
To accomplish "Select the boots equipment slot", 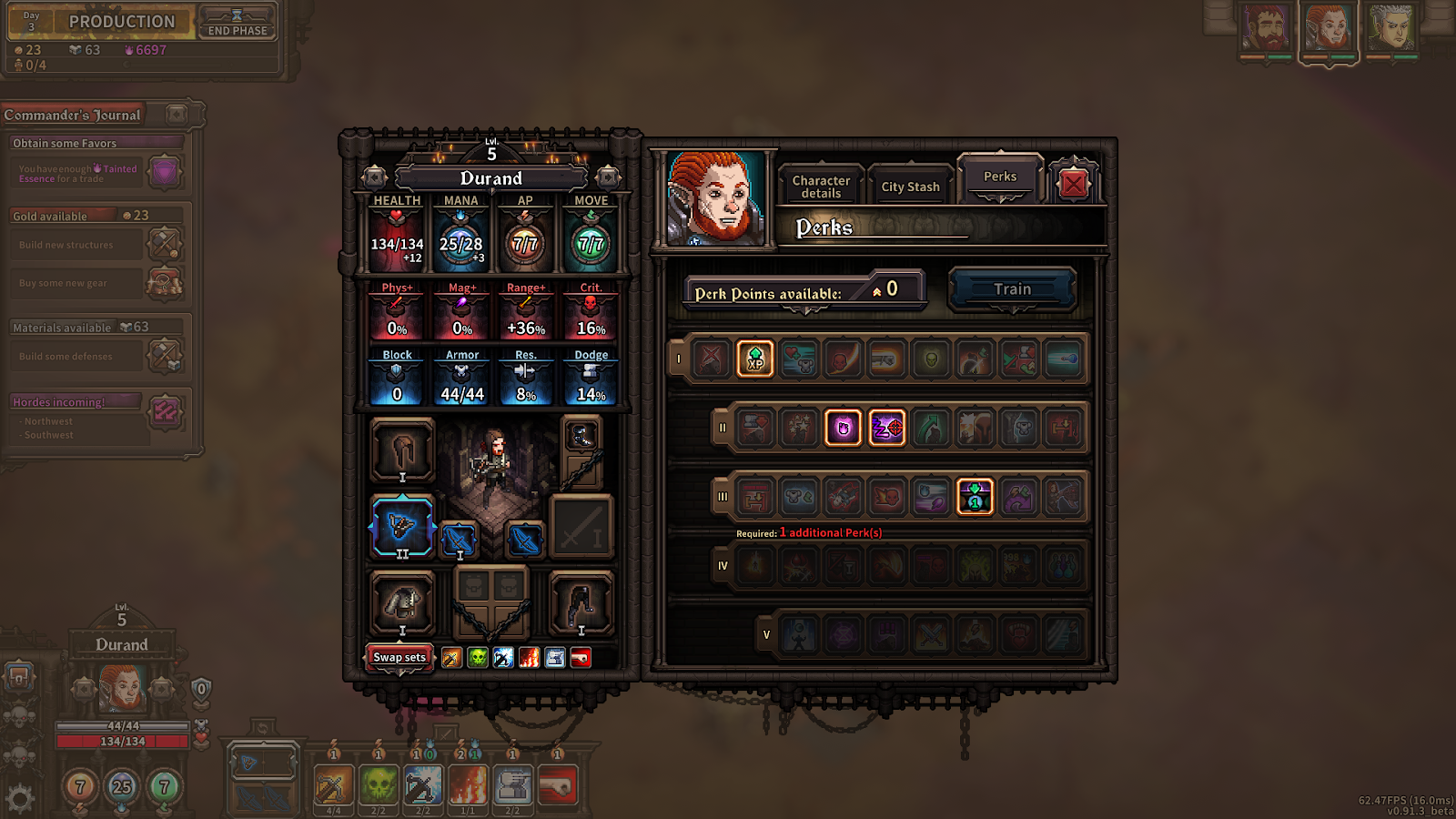I will (581, 602).
